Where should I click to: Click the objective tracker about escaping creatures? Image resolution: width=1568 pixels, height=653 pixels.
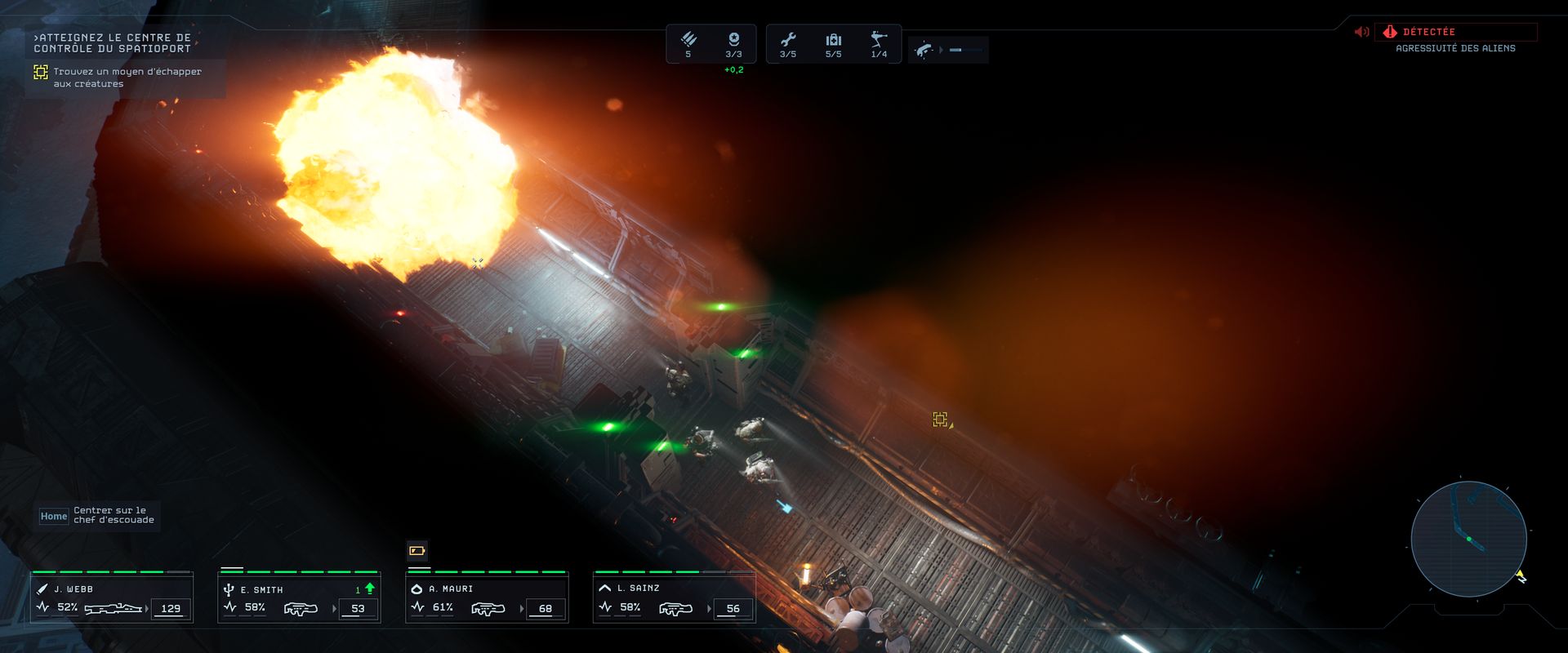(127, 78)
